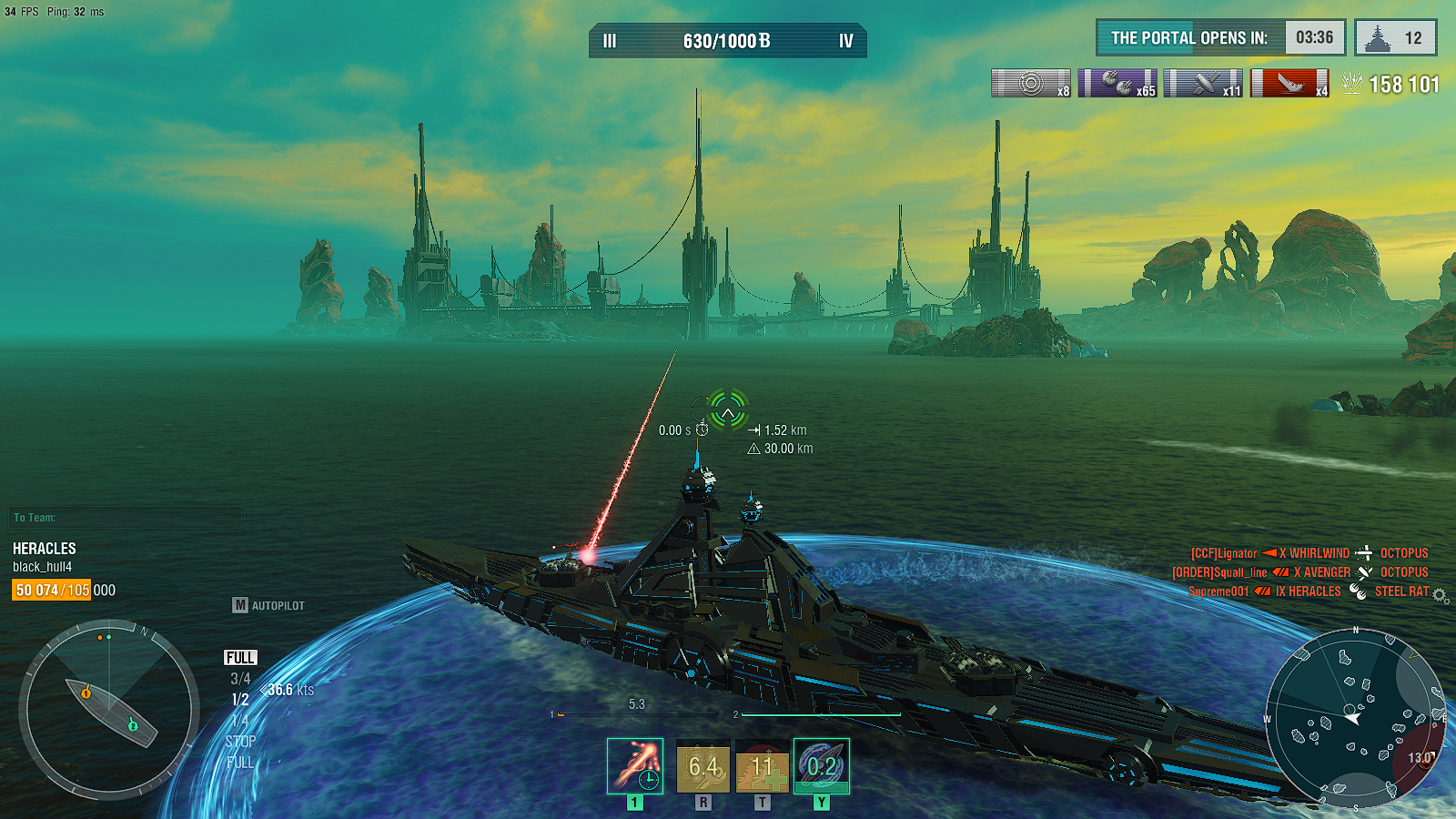Viewport: 1456px width, 819px height.
Task: Click the grey target-hit ribbon x8
Action: point(1031,84)
